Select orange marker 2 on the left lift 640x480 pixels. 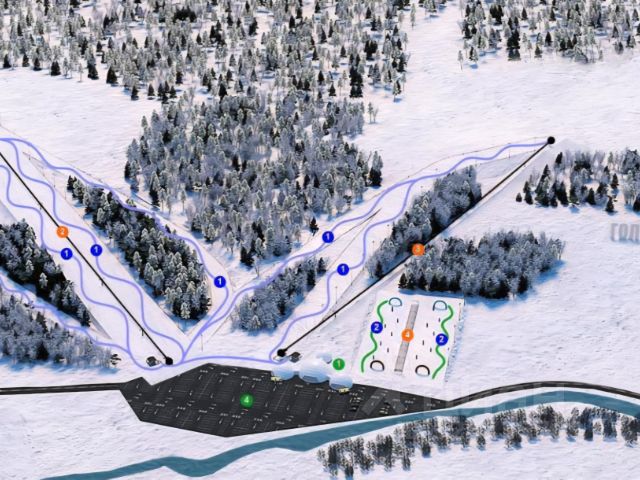tap(62, 232)
